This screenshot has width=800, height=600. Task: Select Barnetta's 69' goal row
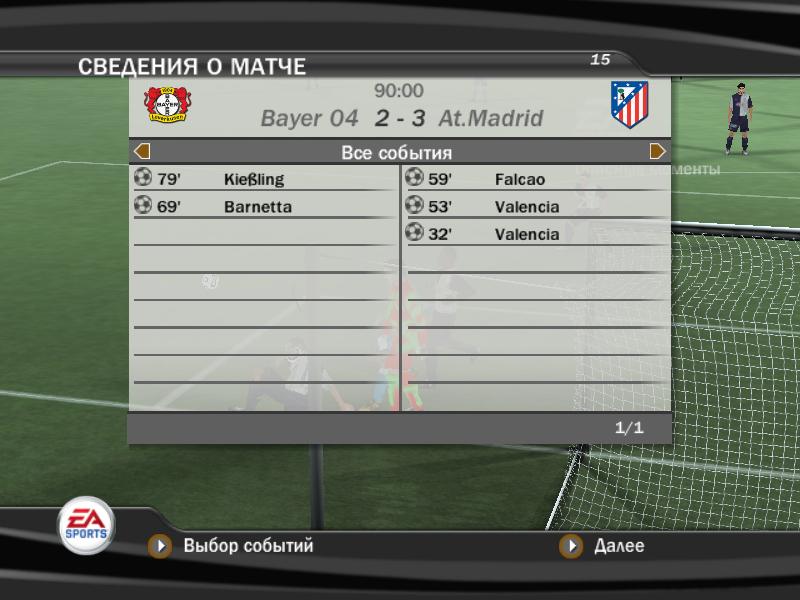tap(264, 207)
